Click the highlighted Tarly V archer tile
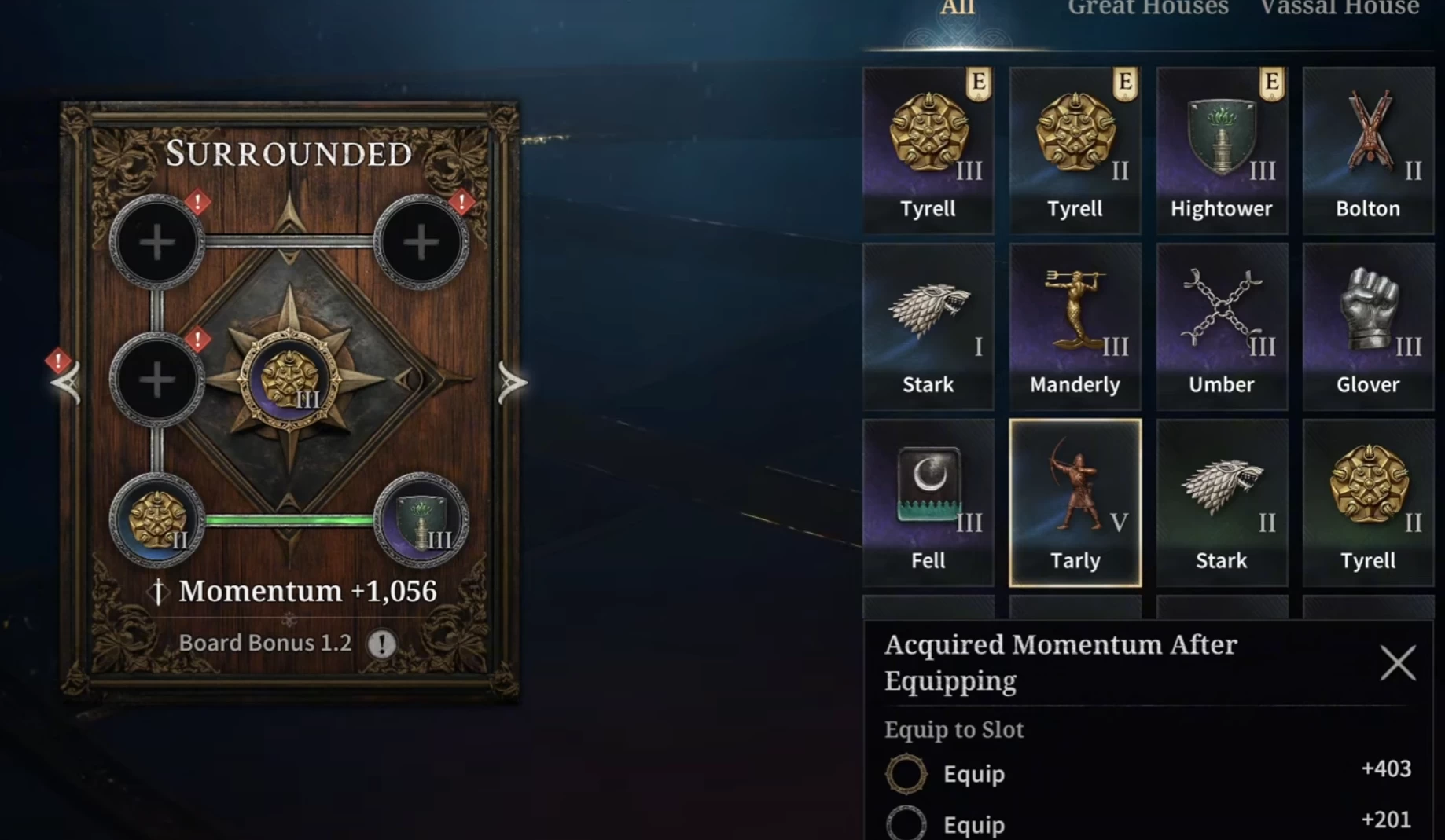The width and height of the screenshot is (1445, 840). tap(1075, 502)
